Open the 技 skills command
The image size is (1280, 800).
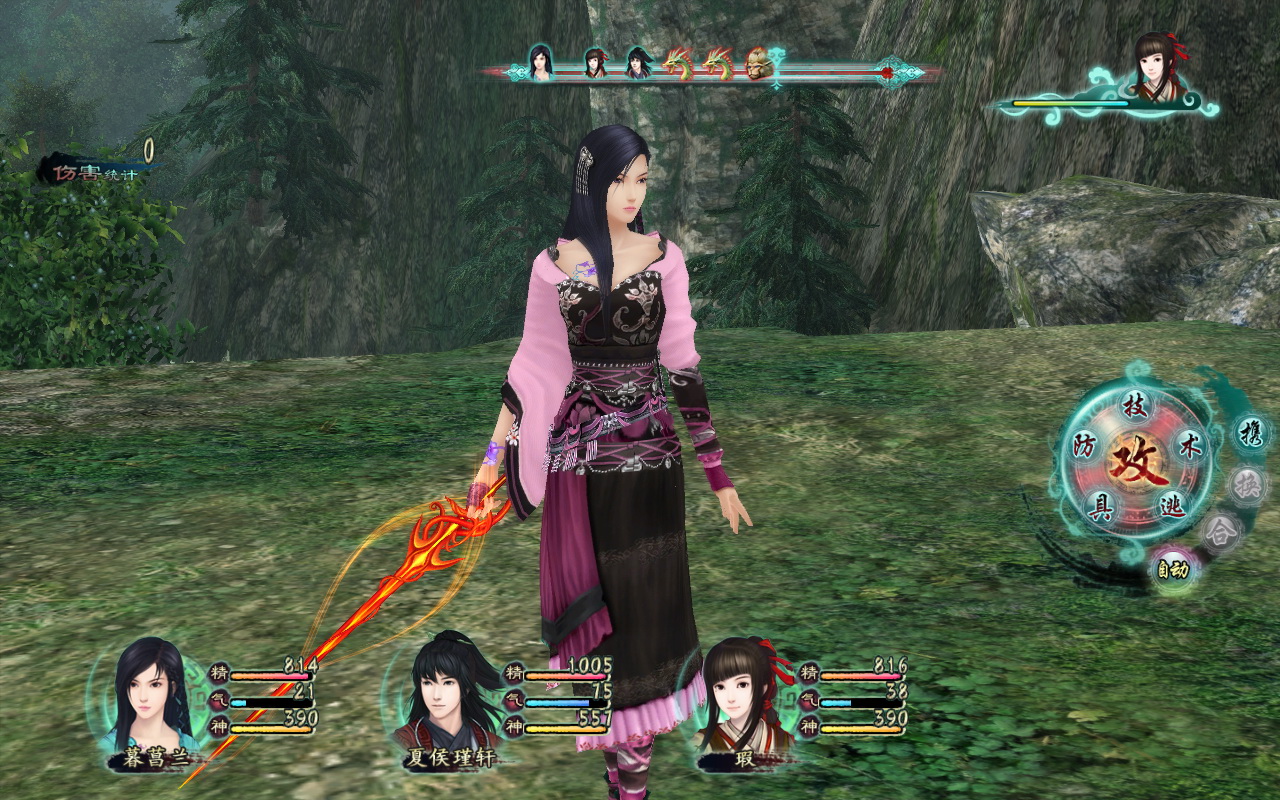click(x=1134, y=406)
